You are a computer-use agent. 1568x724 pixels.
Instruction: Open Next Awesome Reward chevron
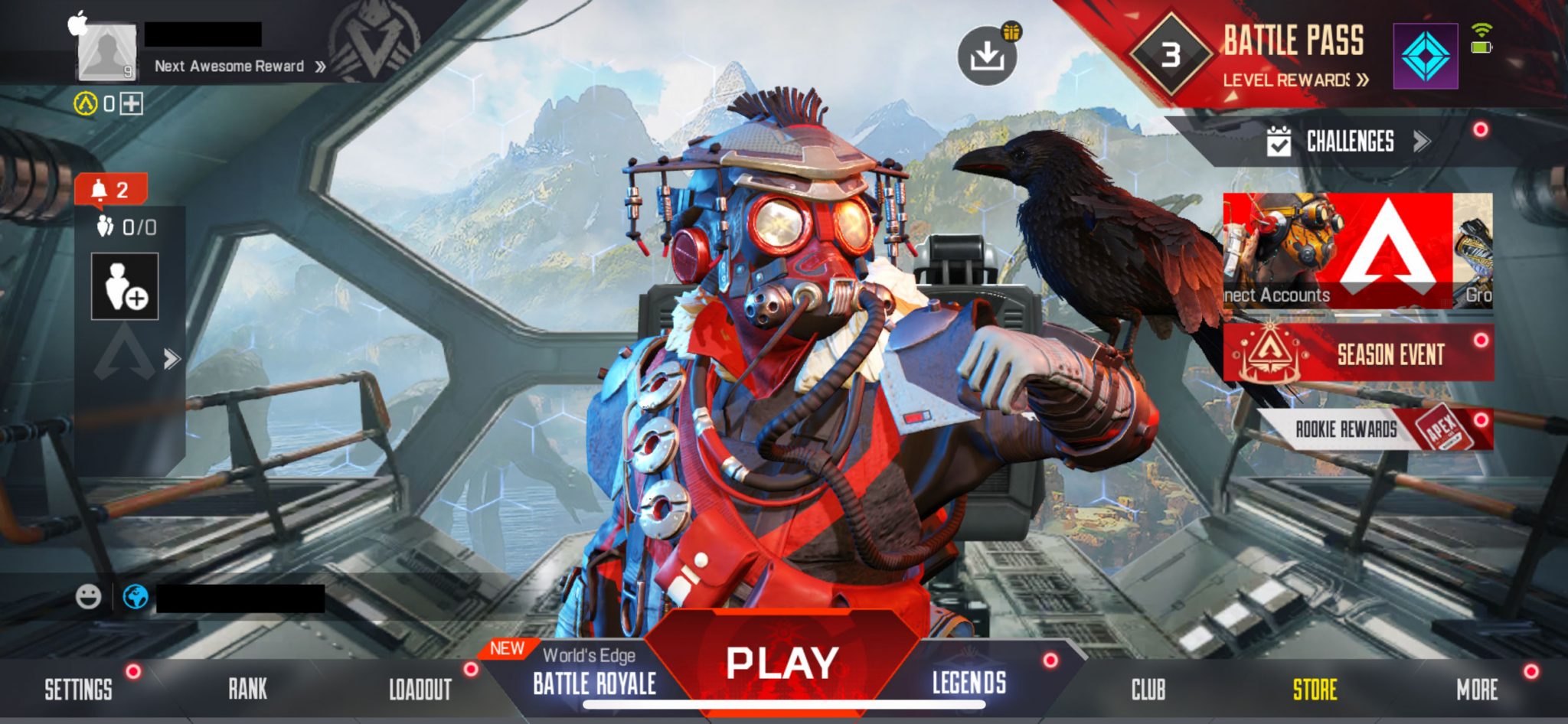pyautogui.click(x=322, y=67)
